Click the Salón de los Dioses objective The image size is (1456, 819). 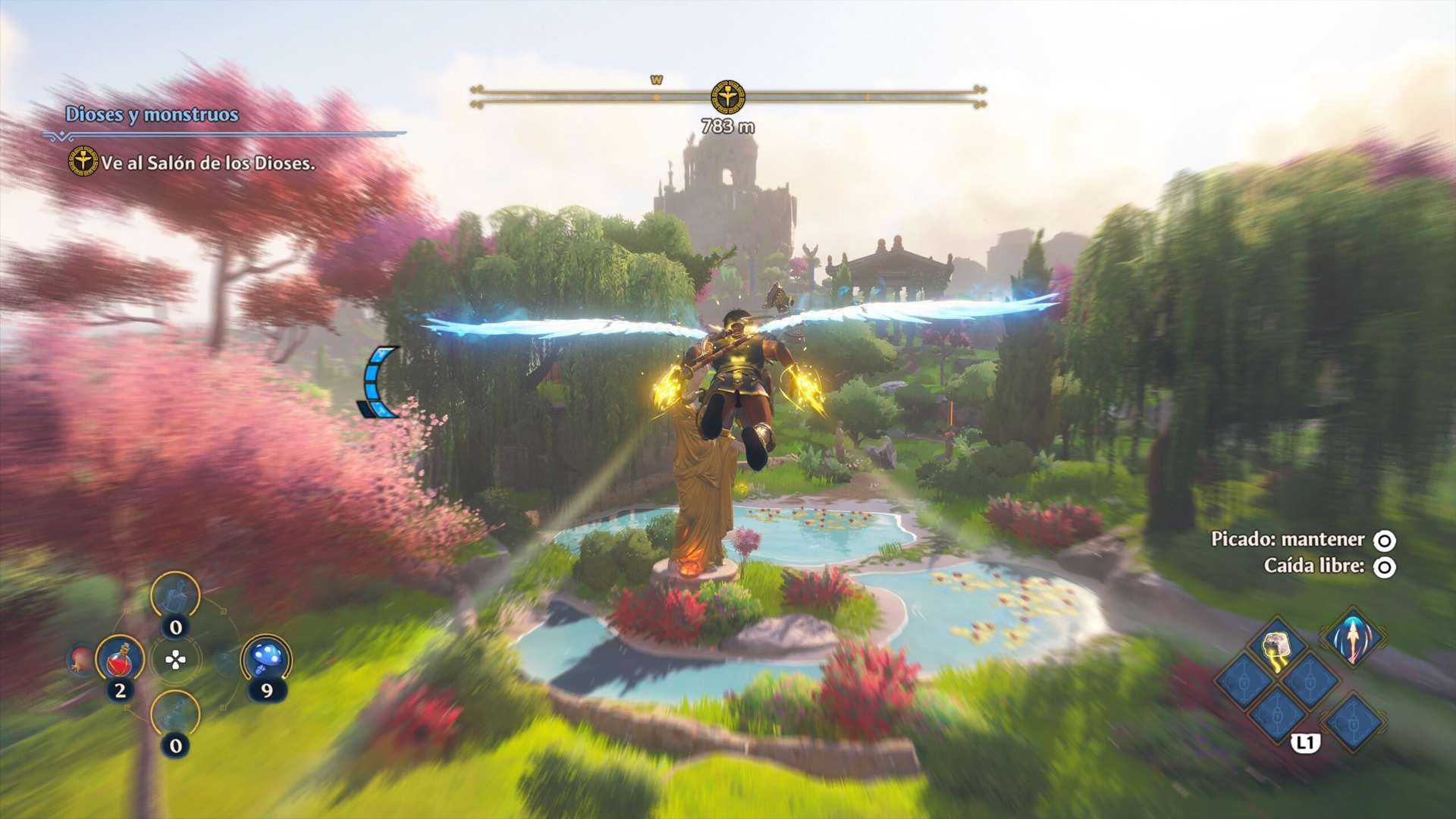click(208, 163)
